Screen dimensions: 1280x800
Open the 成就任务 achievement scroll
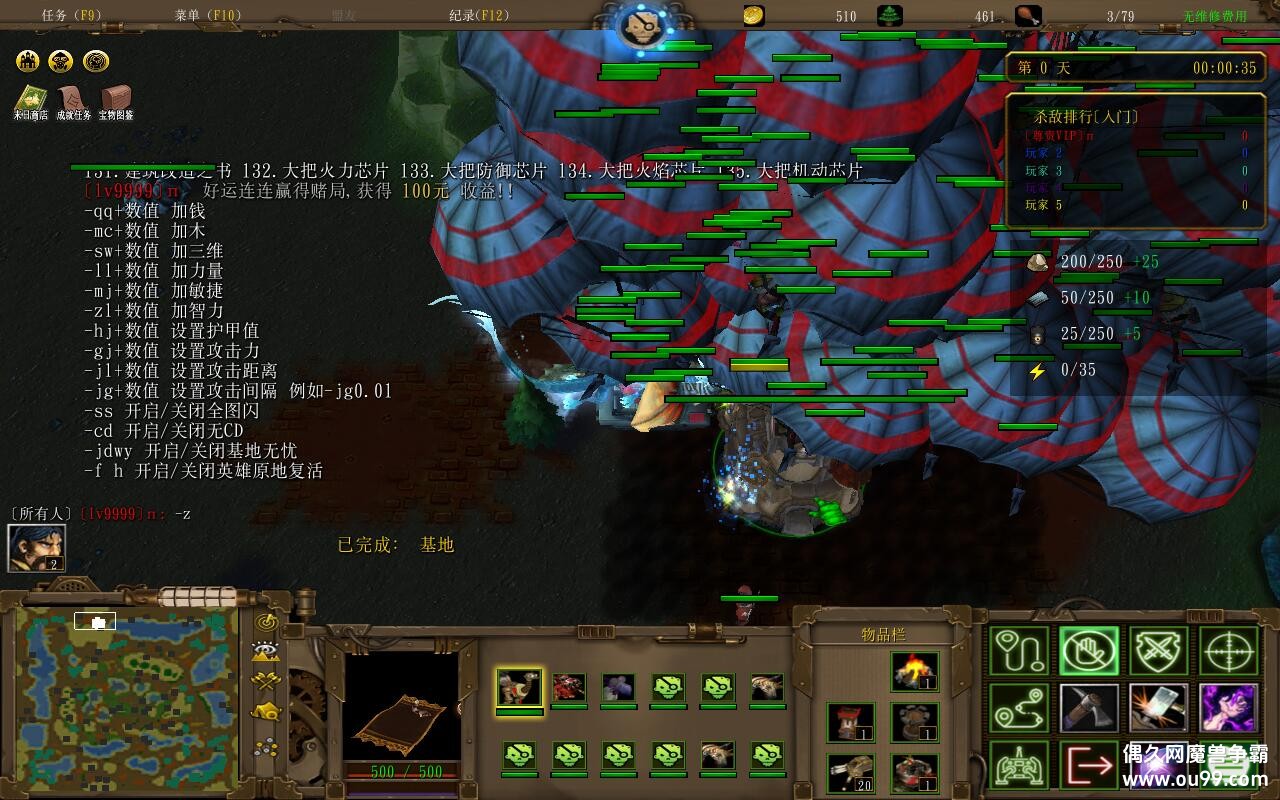pos(73,101)
